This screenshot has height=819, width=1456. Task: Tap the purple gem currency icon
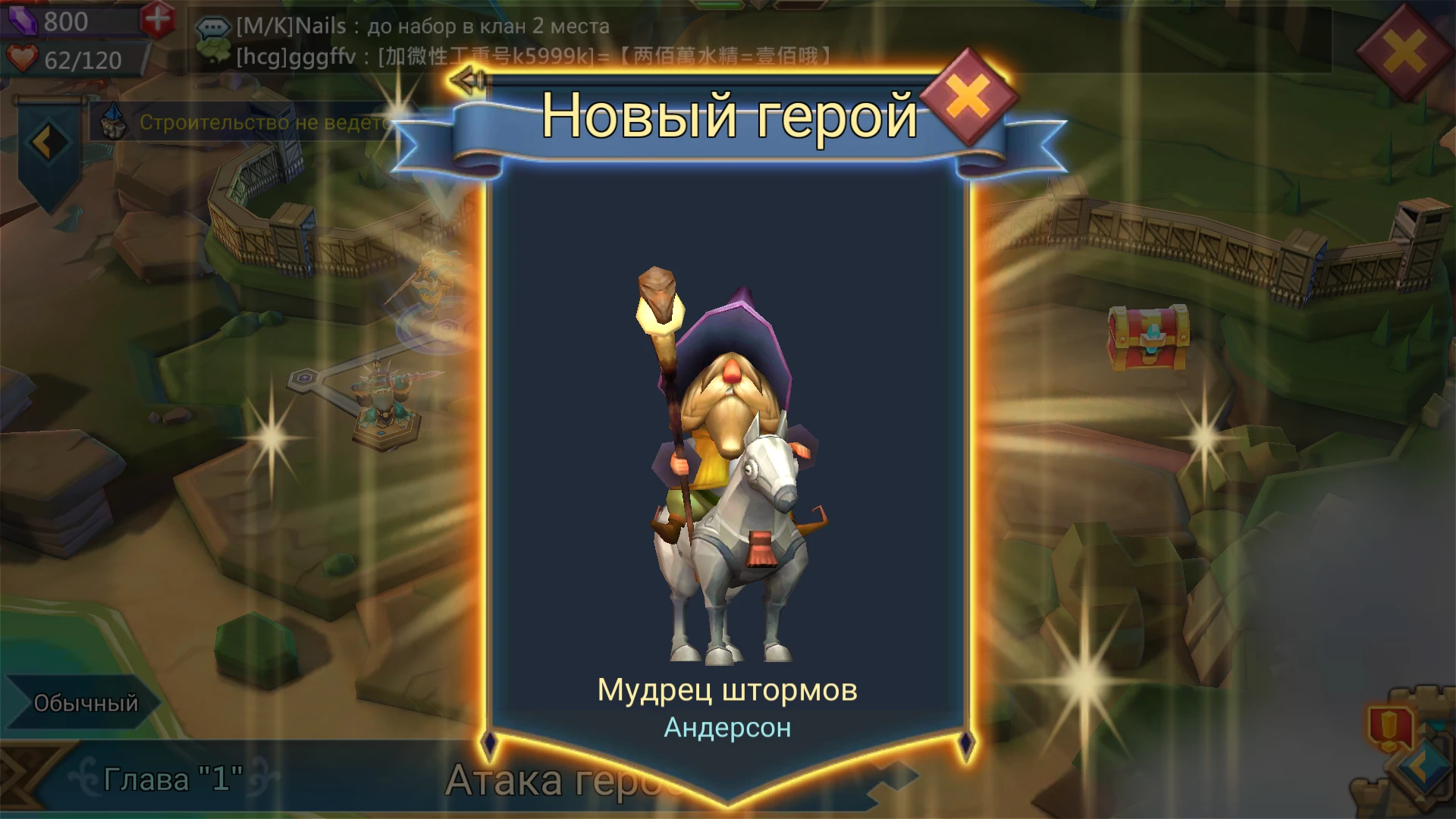(x=21, y=21)
